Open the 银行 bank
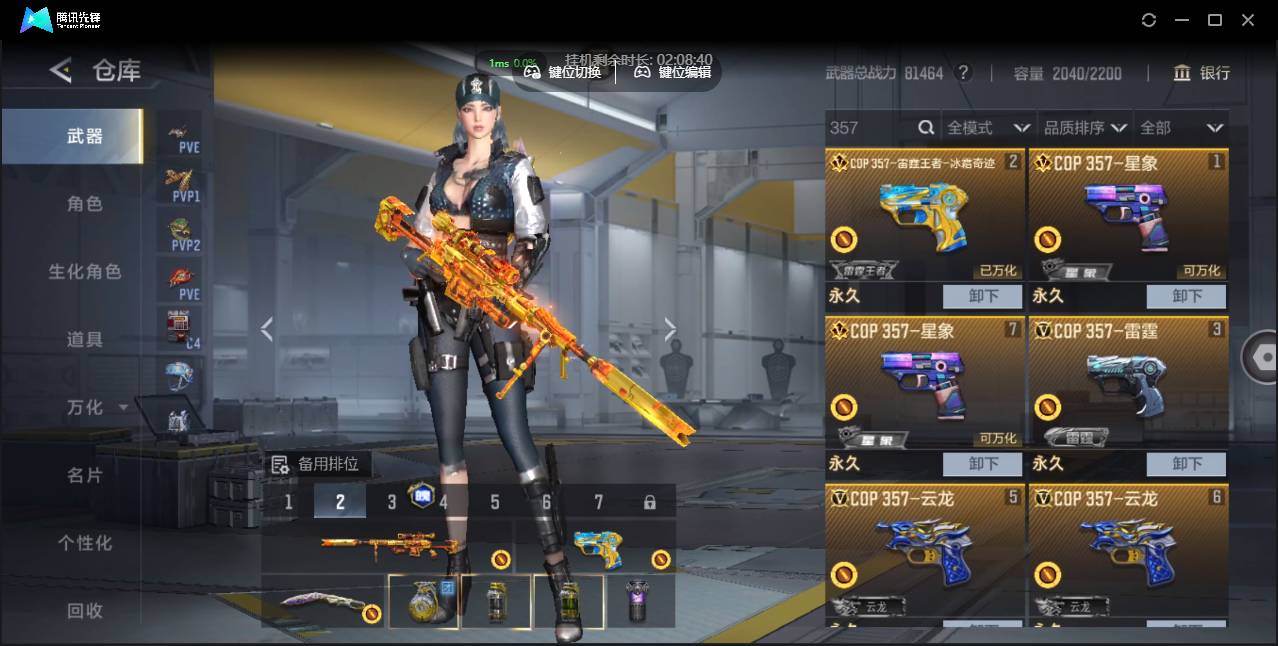 click(1201, 73)
